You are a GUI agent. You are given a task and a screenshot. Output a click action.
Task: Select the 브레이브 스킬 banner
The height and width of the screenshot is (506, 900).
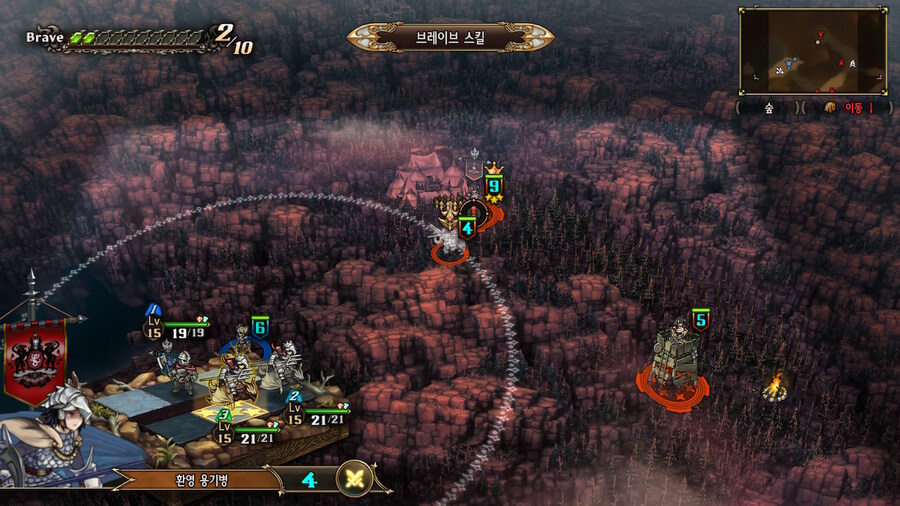coord(450,38)
